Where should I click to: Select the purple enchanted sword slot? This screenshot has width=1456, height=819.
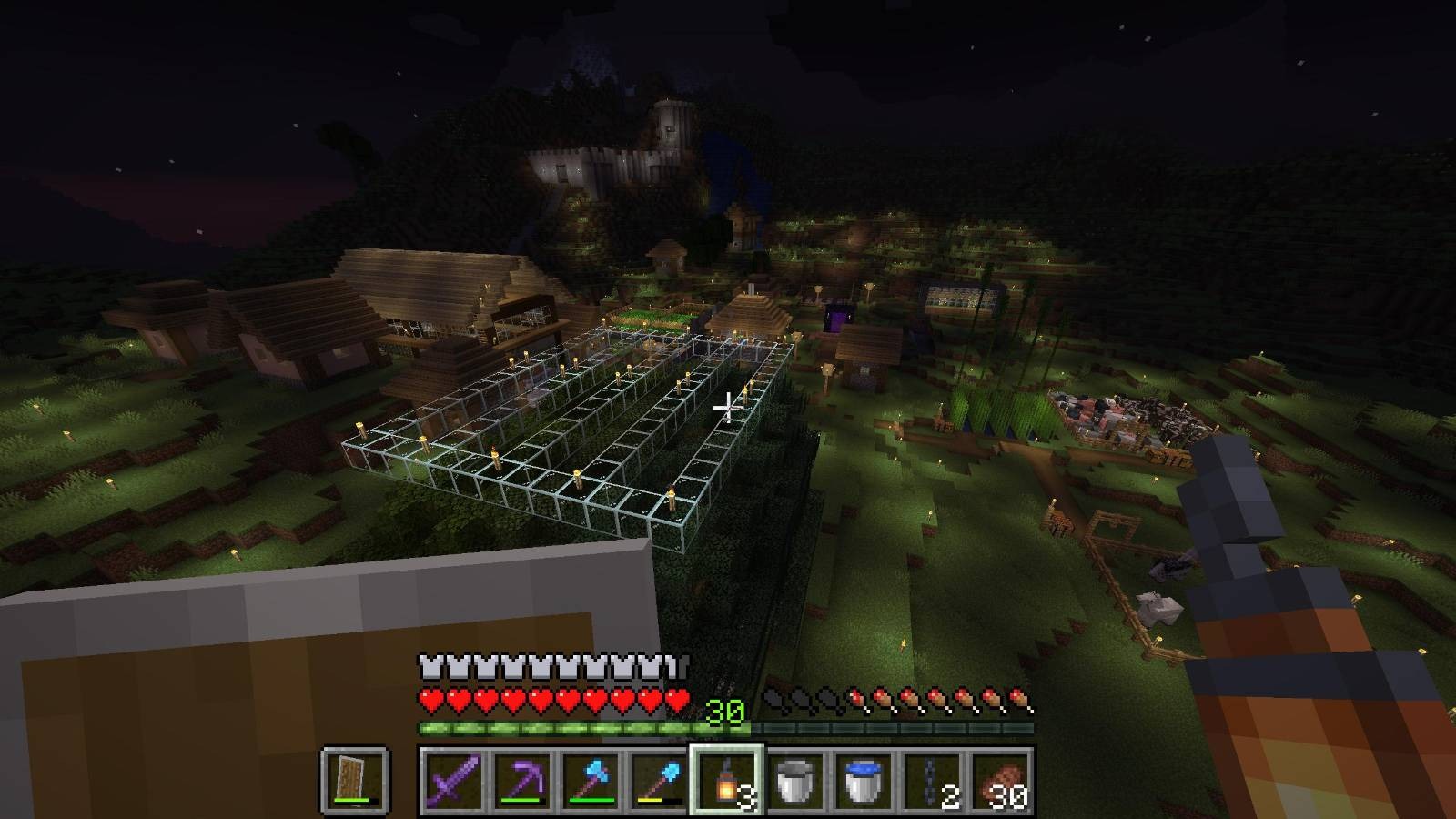pos(452,780)
